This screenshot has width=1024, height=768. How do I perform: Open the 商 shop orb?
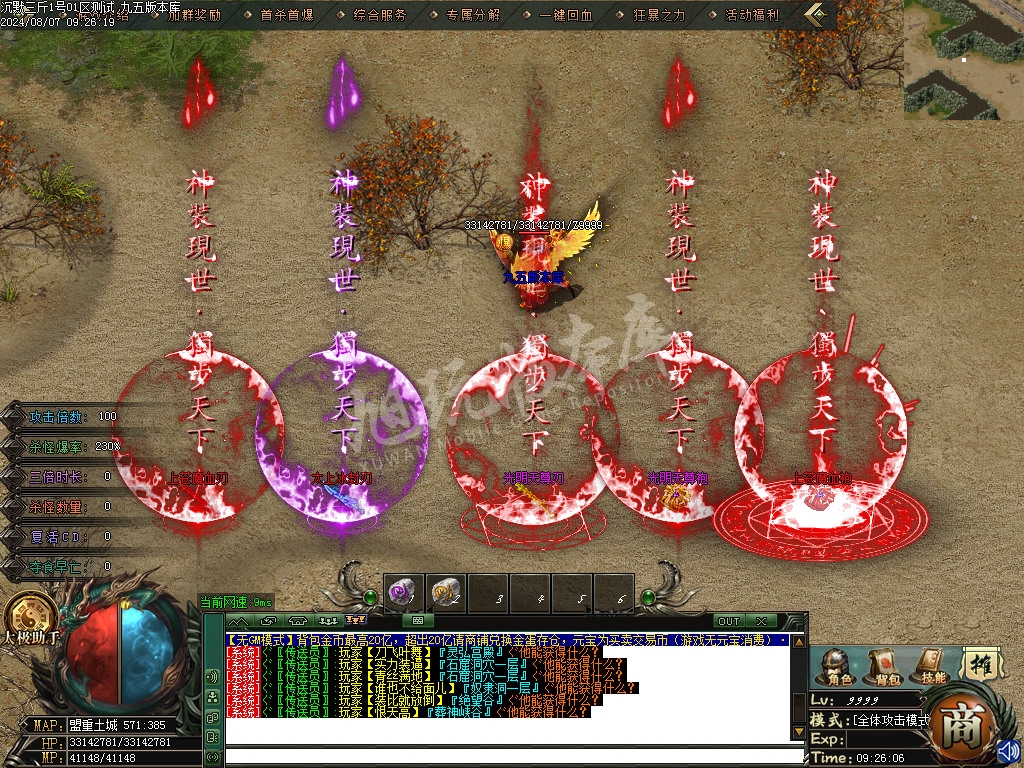pyautogui.click(x=963, y=722)
